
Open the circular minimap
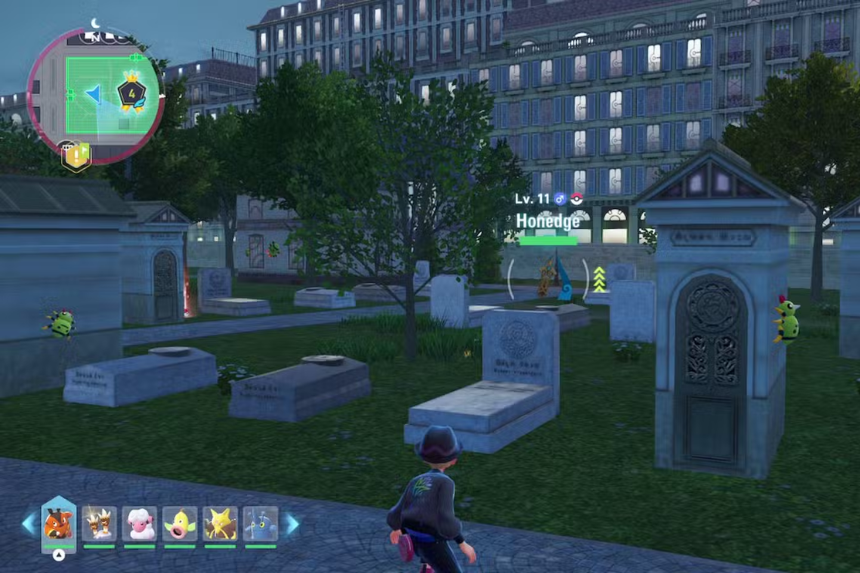95,94
